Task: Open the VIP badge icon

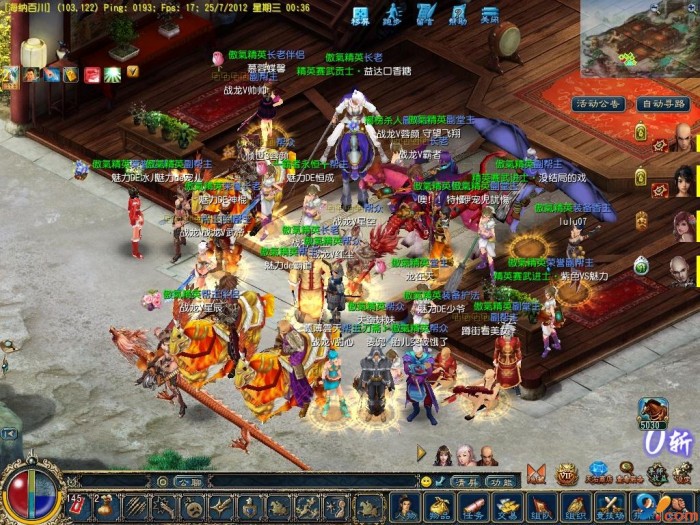Action: [x=567, y=472]
